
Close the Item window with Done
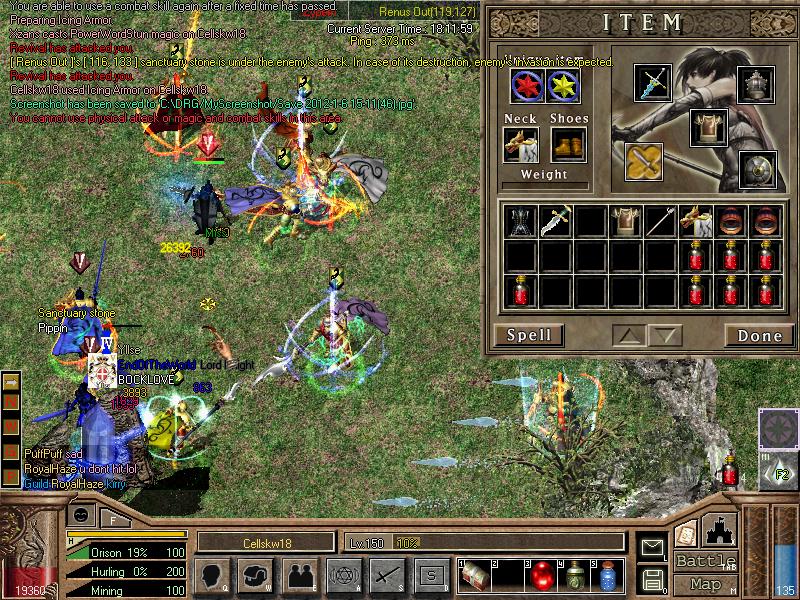pos(759,335)
